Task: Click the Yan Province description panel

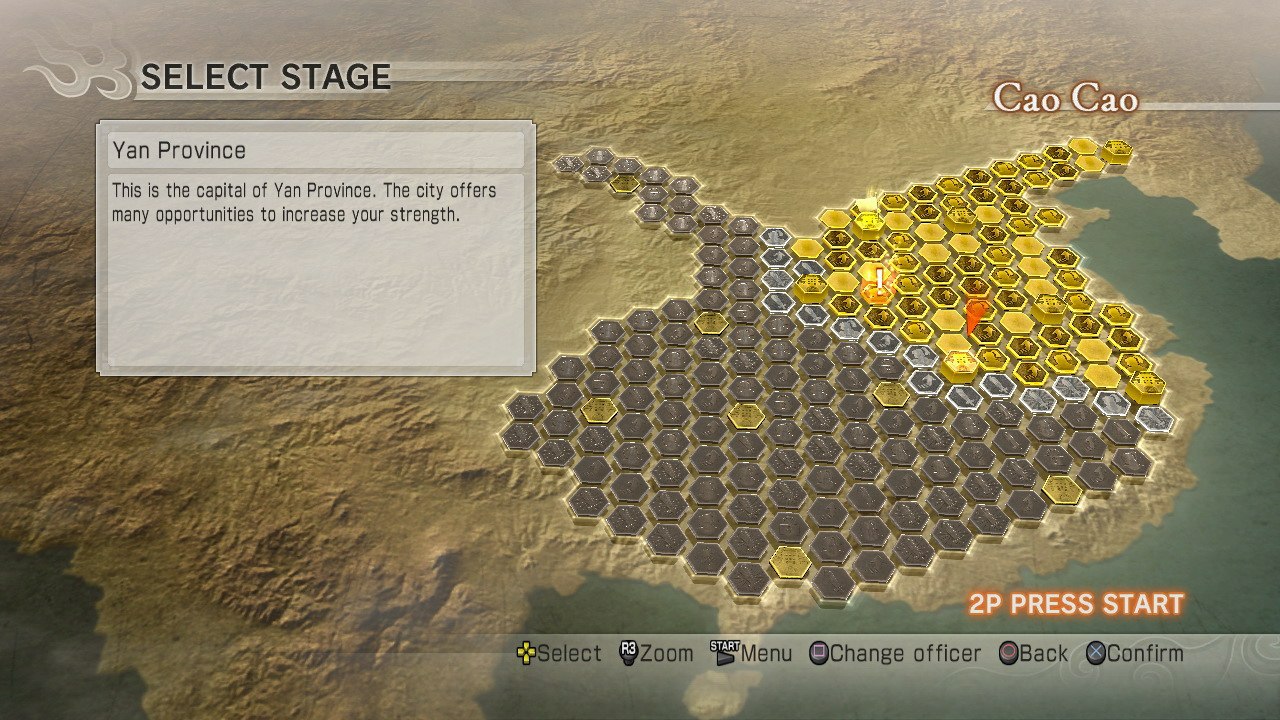Action: (313, 250)
